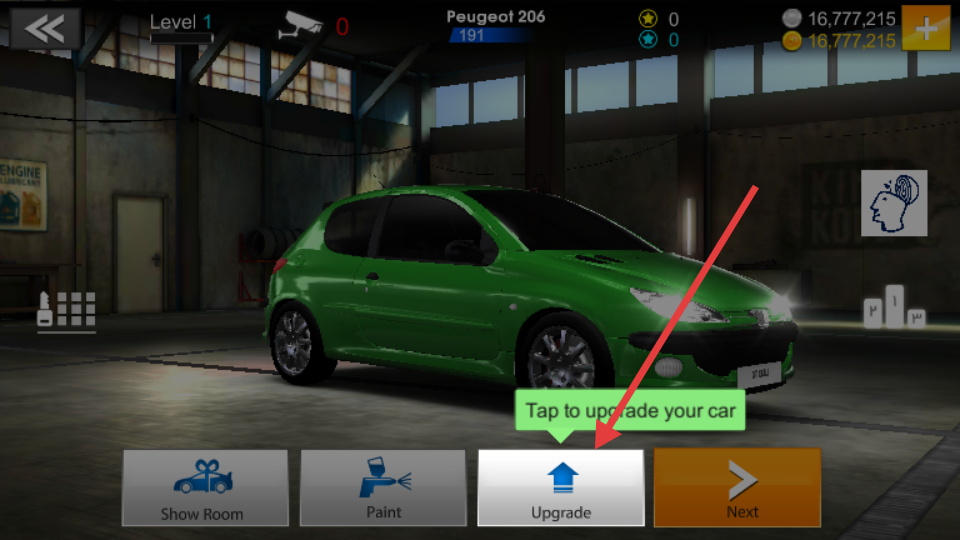960x540 pixels.
Task: Show the podium leaderboard rankings
Action: click(x=893, y=308)
